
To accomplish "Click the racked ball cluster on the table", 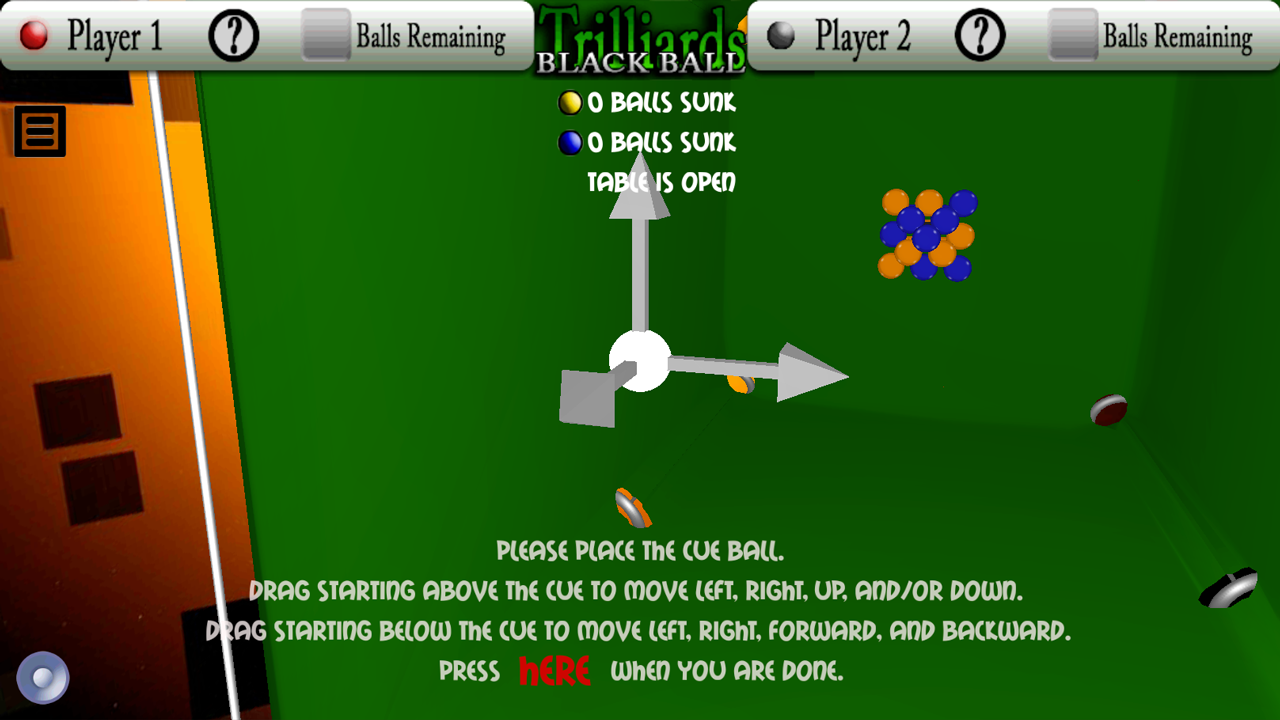I will pyautogui.click(x=925, y=235).
